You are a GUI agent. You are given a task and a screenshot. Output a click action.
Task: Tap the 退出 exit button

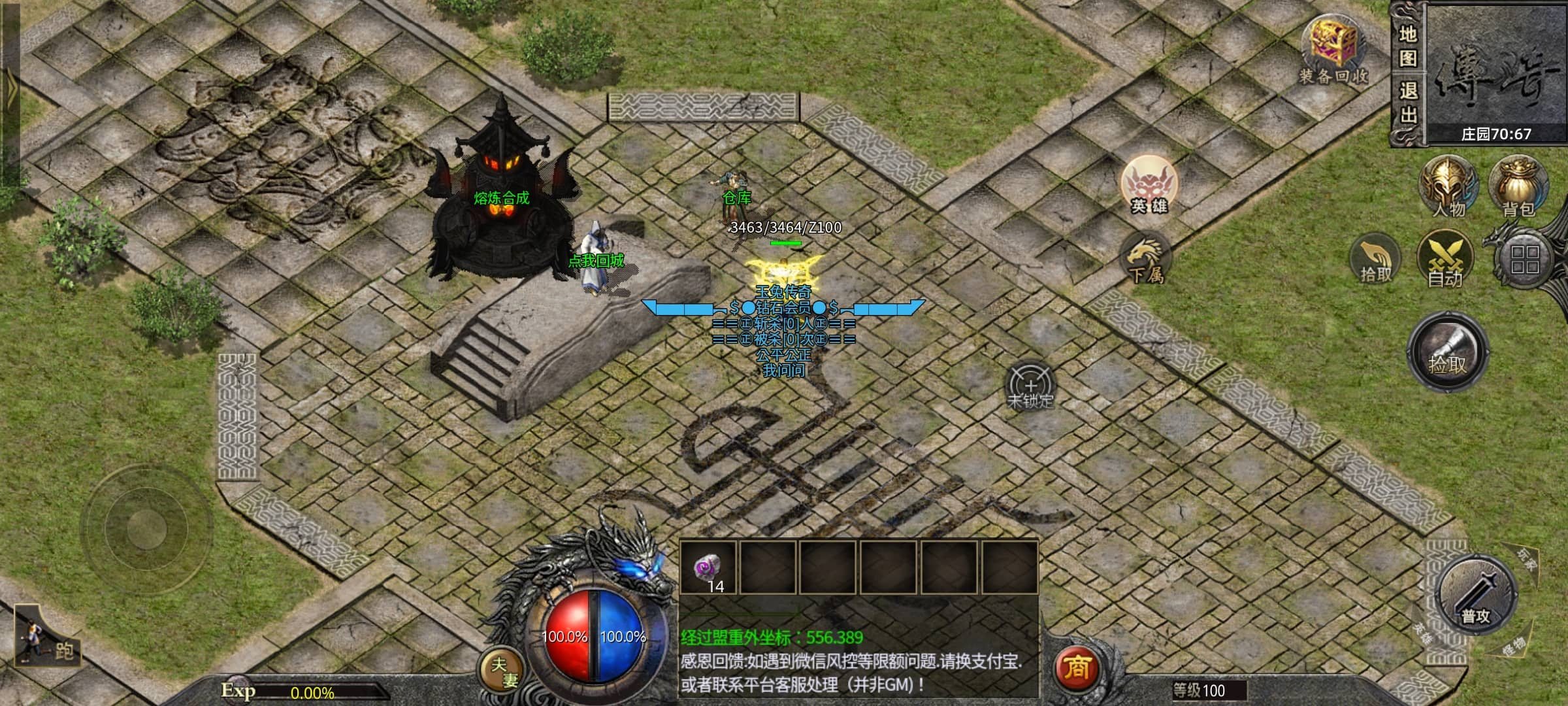click(x=1408, y=103)
